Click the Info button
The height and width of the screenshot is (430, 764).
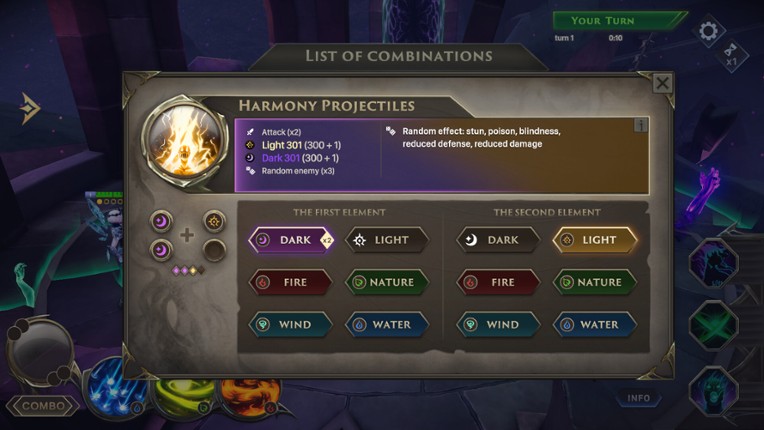[x=639, y=398]
